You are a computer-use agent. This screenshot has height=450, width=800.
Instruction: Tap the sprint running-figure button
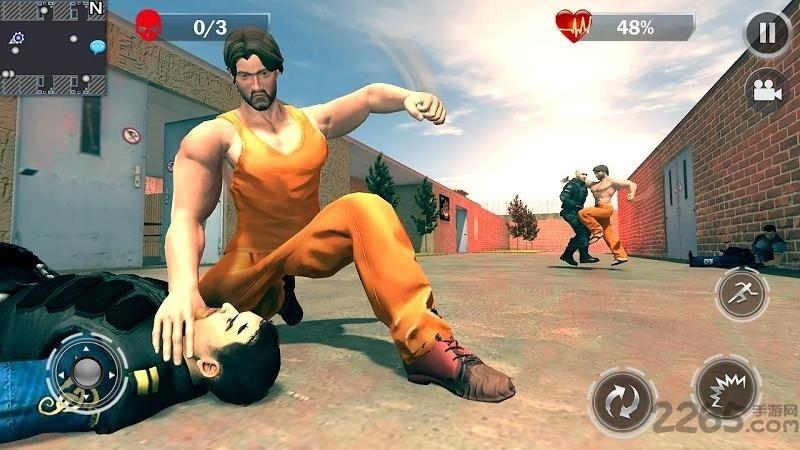point(741,294)
